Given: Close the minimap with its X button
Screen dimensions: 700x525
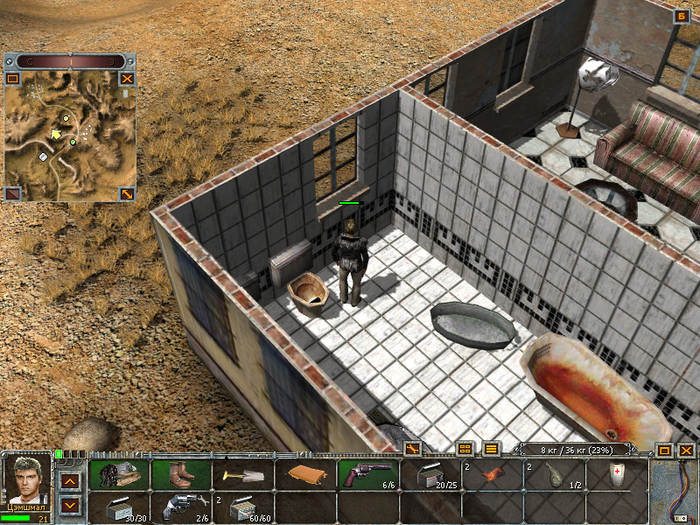Looking at the screenshot, I should [x=127, y=78].
